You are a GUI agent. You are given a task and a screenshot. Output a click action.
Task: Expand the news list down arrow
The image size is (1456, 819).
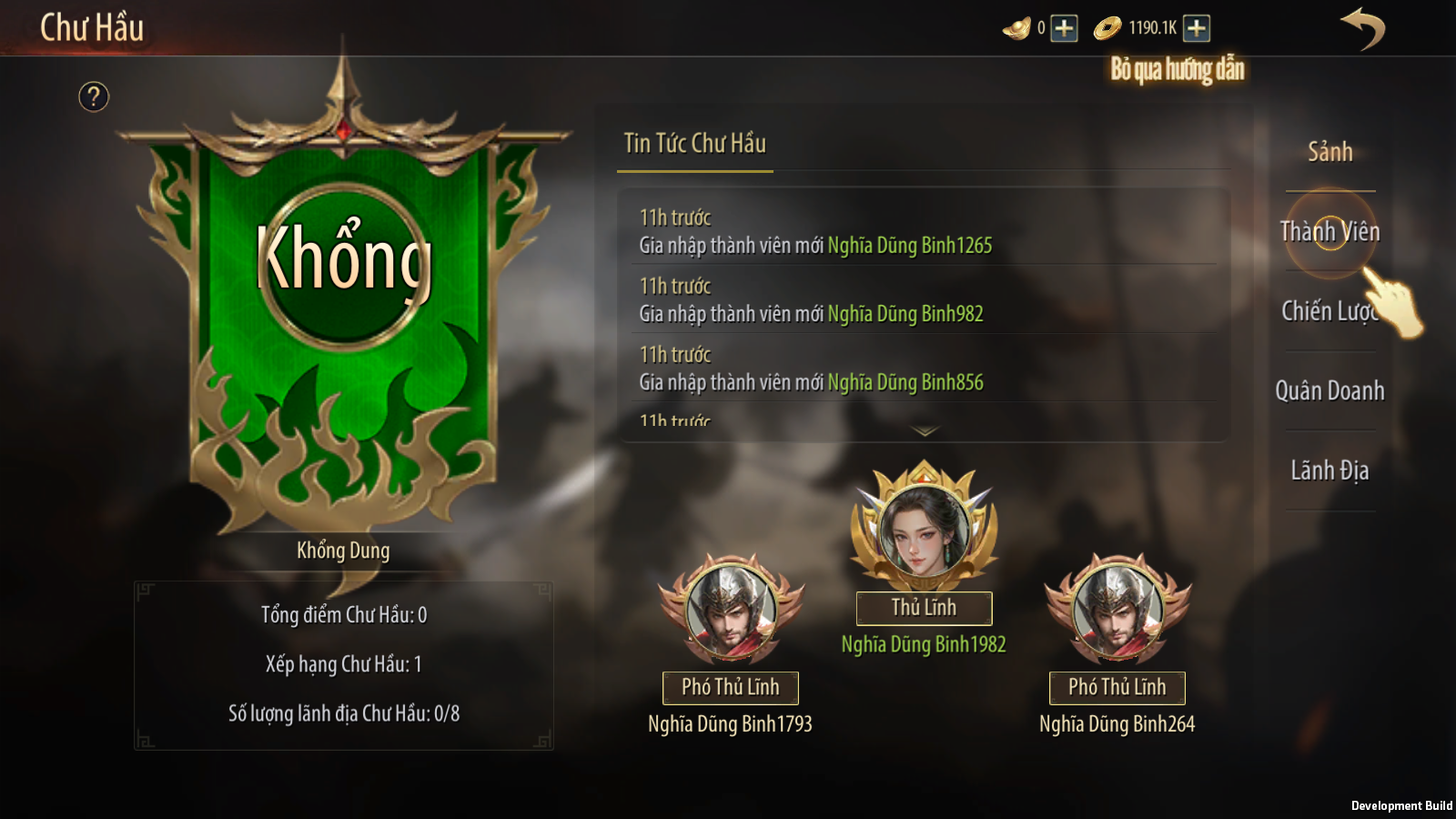(925, 431)
